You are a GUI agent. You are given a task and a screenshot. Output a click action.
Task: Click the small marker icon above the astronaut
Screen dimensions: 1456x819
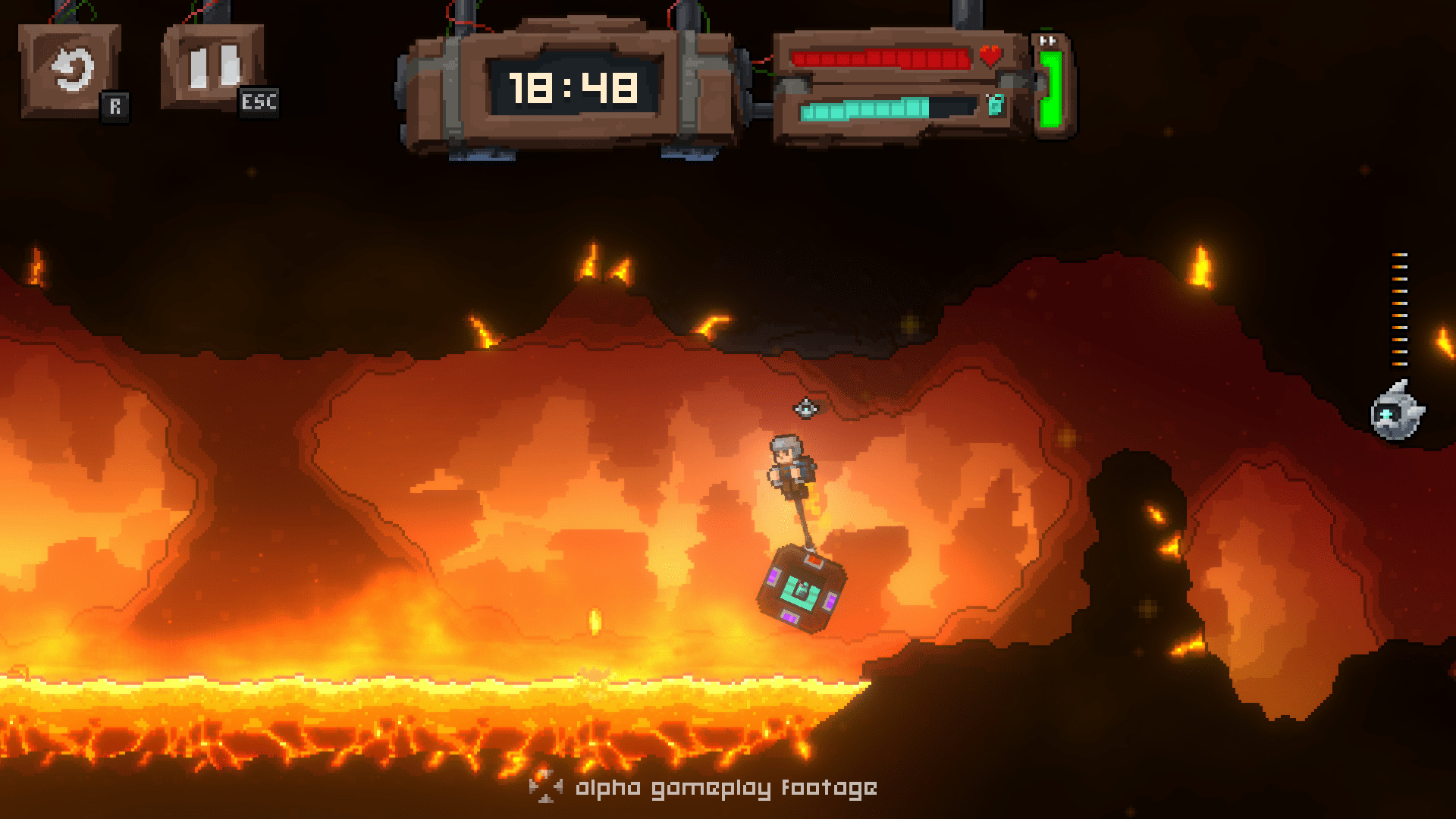coord(805,408)
